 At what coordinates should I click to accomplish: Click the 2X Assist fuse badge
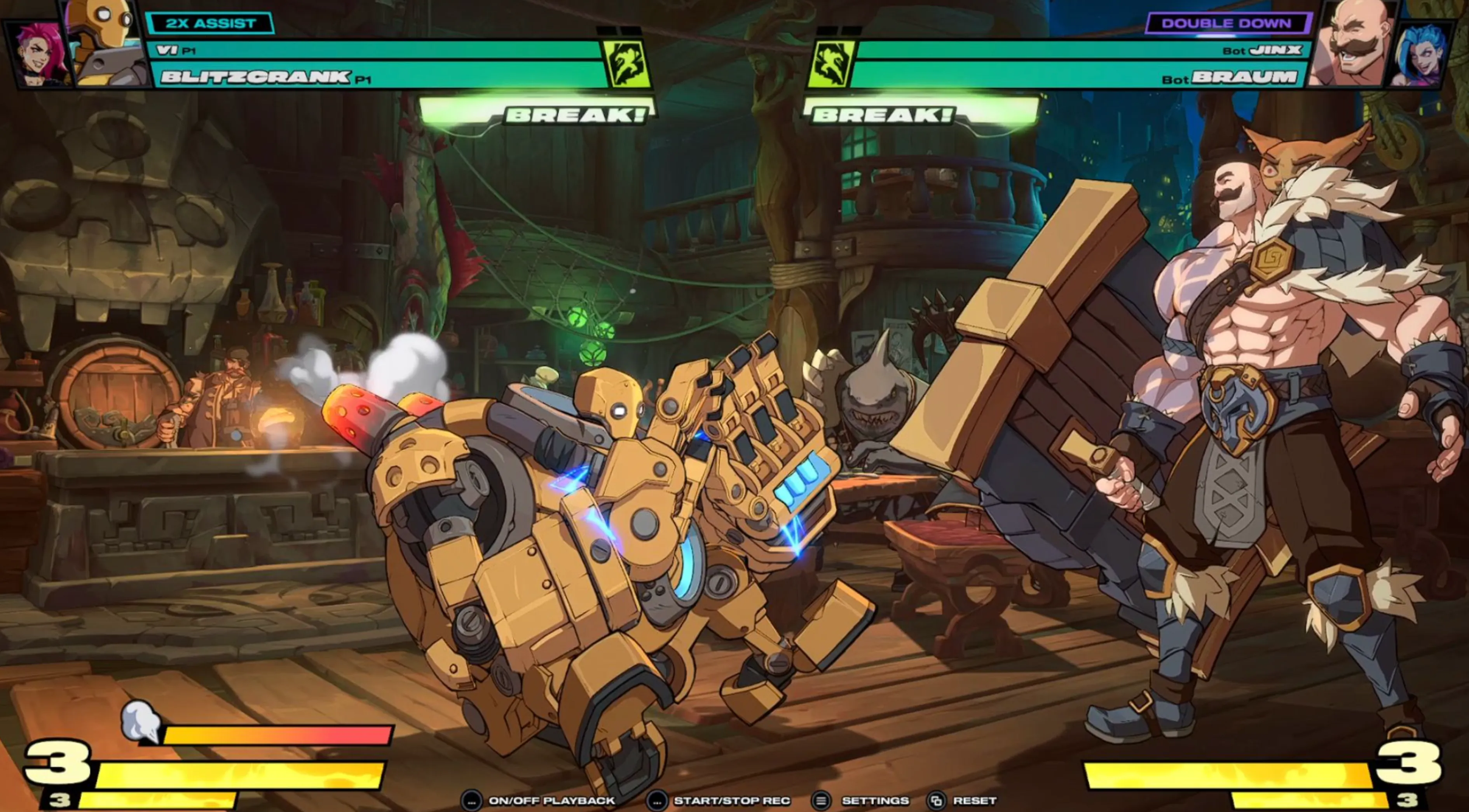pos(210,23)
